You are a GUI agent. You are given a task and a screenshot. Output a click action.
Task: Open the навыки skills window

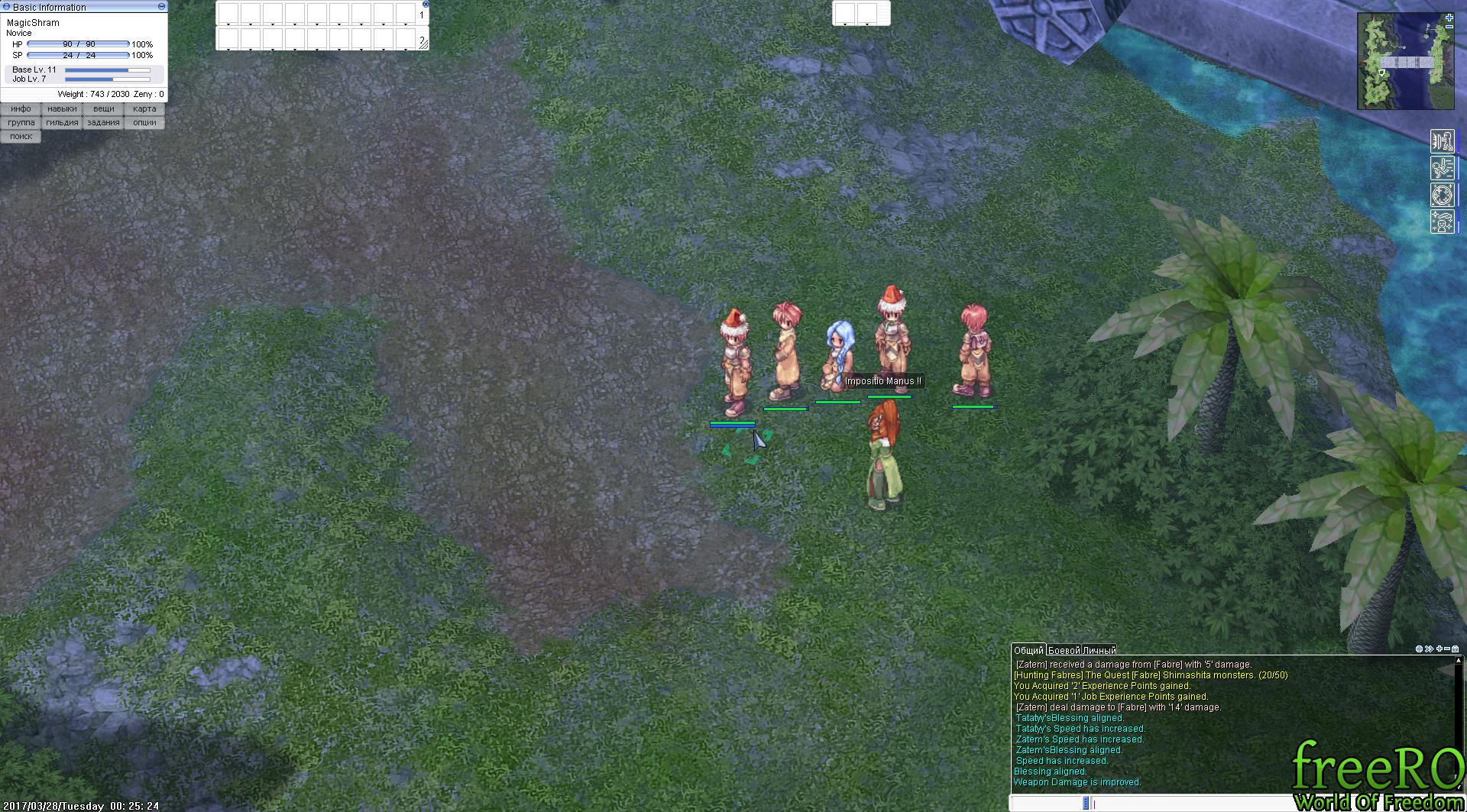point(62,109)
